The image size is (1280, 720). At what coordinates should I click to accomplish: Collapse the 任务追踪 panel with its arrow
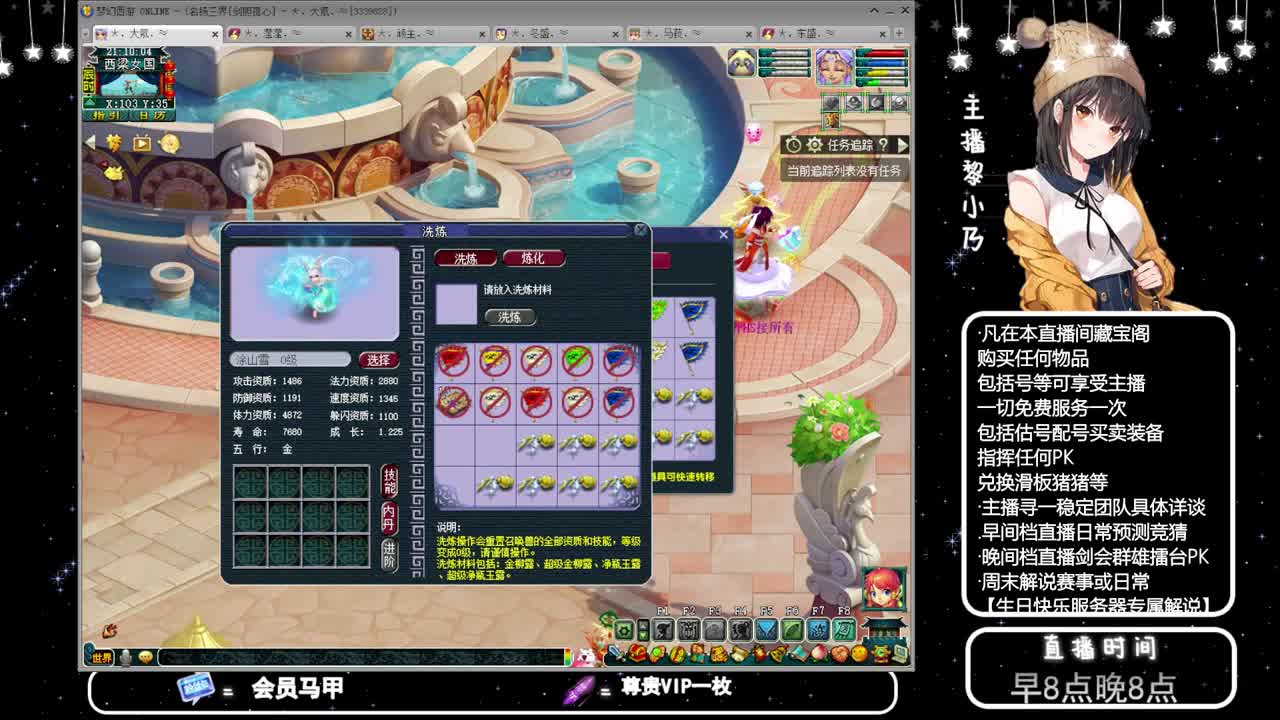[x=901, y=145]
